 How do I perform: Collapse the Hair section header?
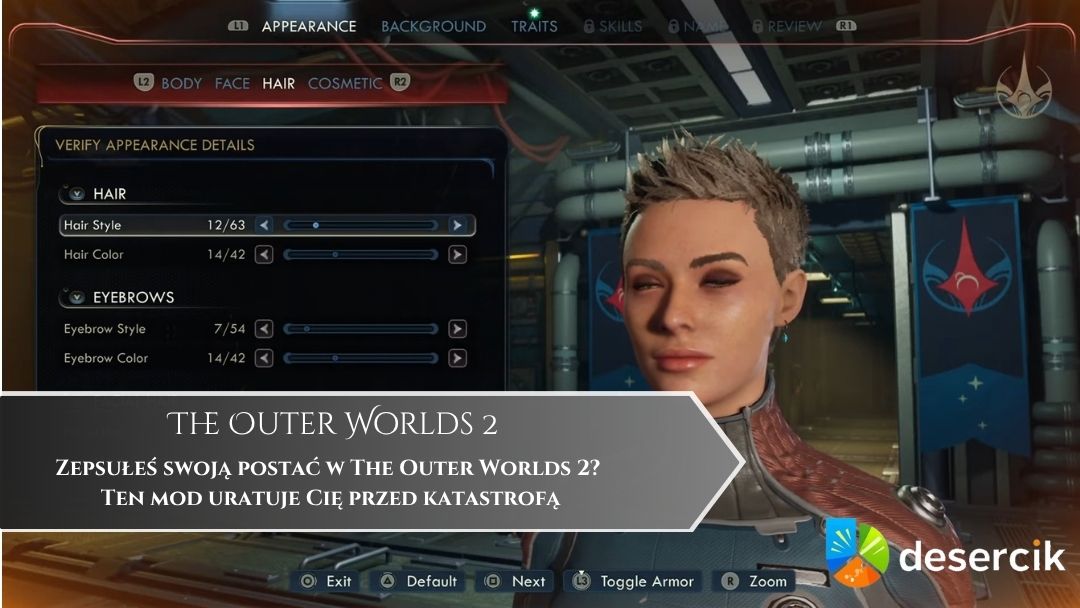click(x=78, y=194)
